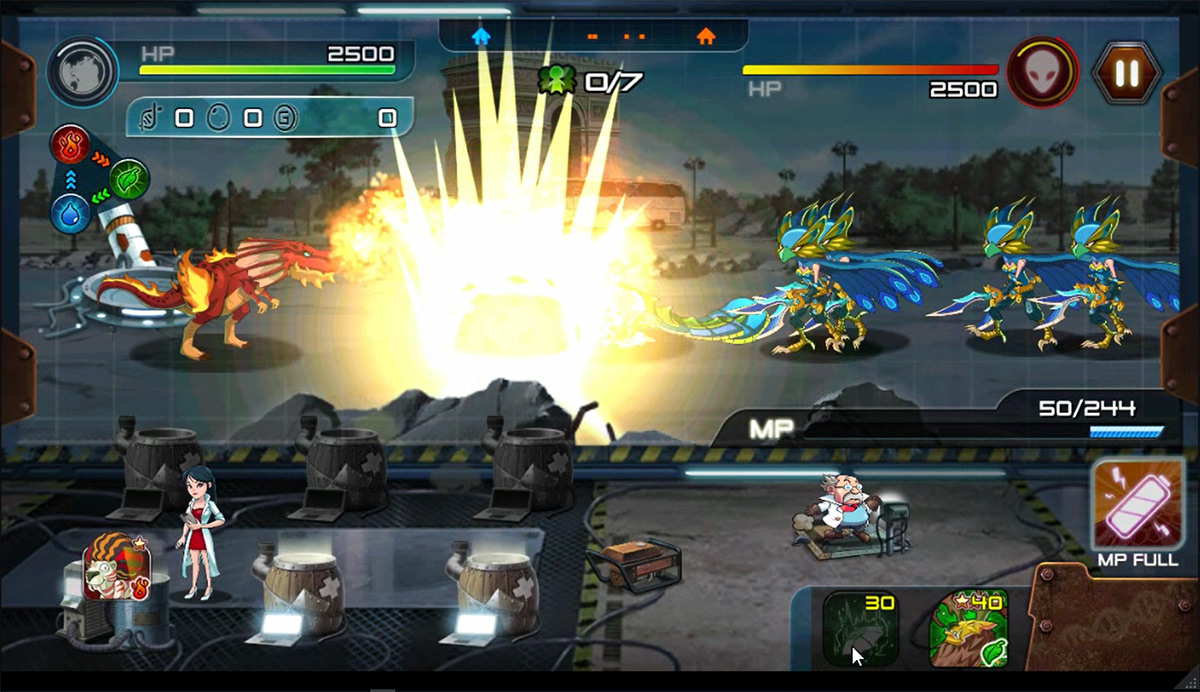This screenshot has width=1200, height=692.
Task: Click the blue water element icon
Action: (x=70, y=214)
